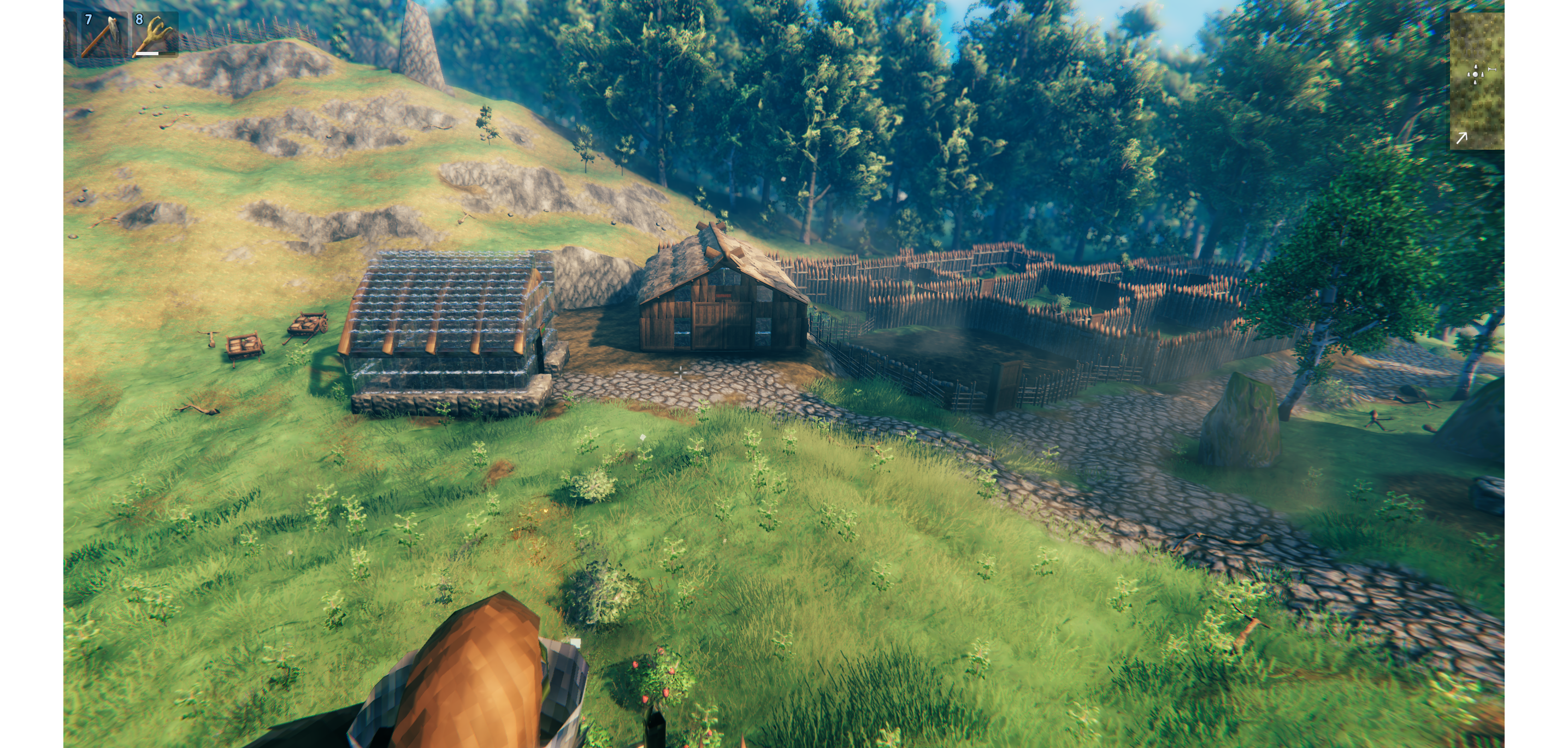Screen dimensions: 1568x748
Task: Open the minimap in the corner
Action: click(x=1477, y=80)
